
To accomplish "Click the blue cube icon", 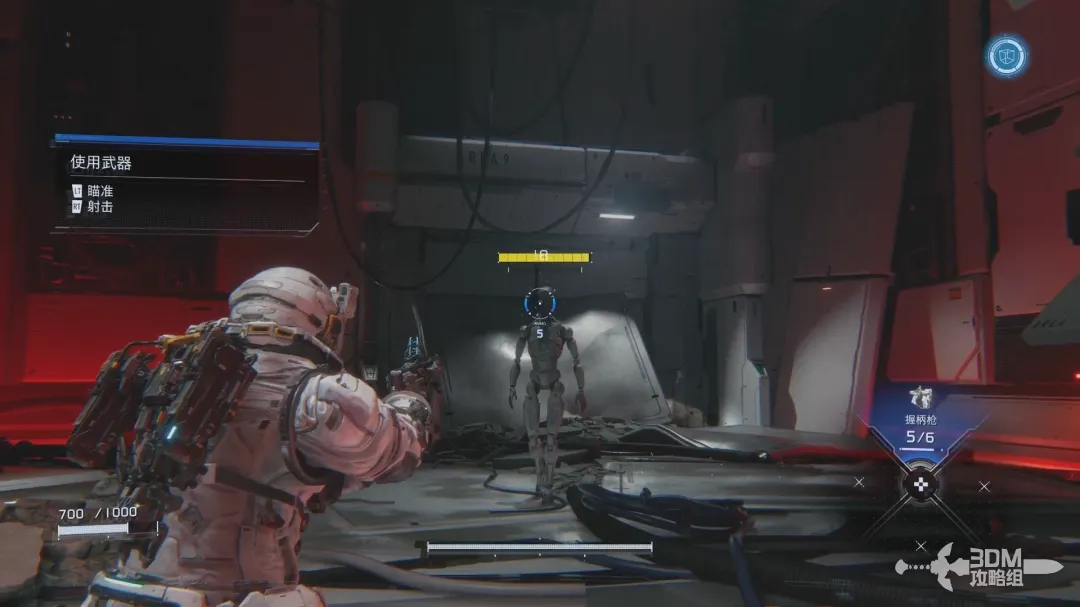I will (1006, 56).
